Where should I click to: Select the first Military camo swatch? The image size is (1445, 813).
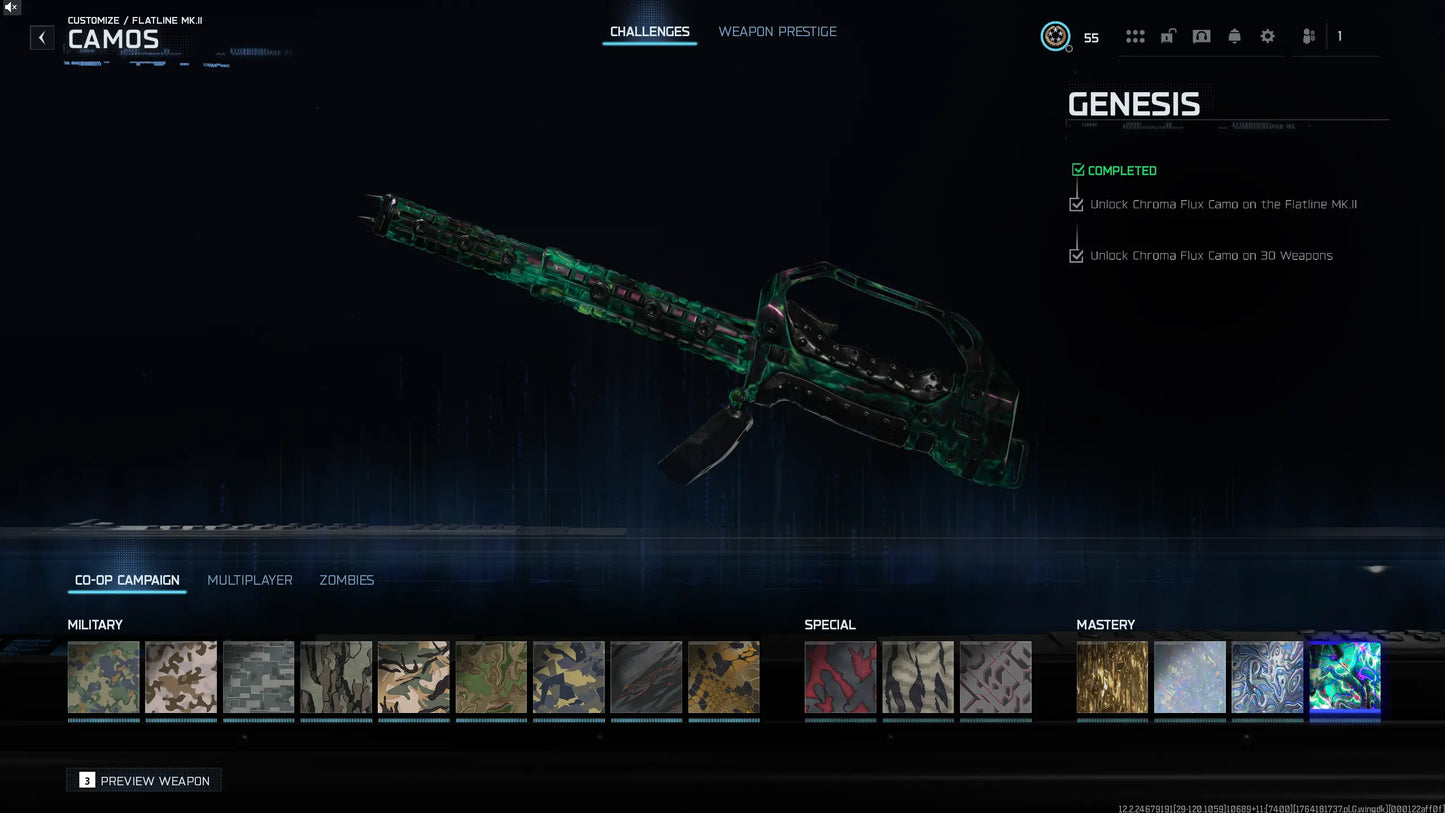coord(103,677)
